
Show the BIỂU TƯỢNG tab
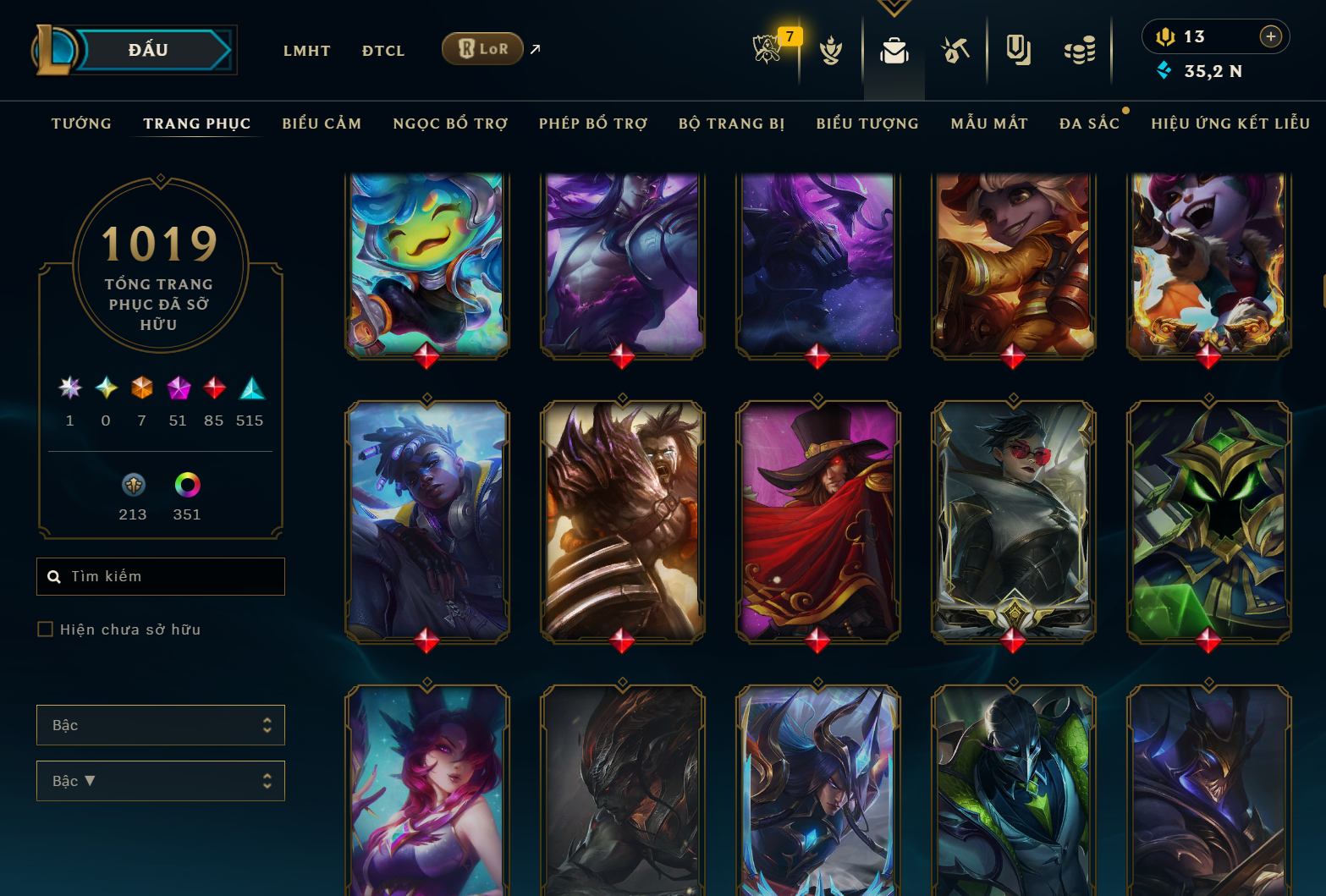(867, 124)
